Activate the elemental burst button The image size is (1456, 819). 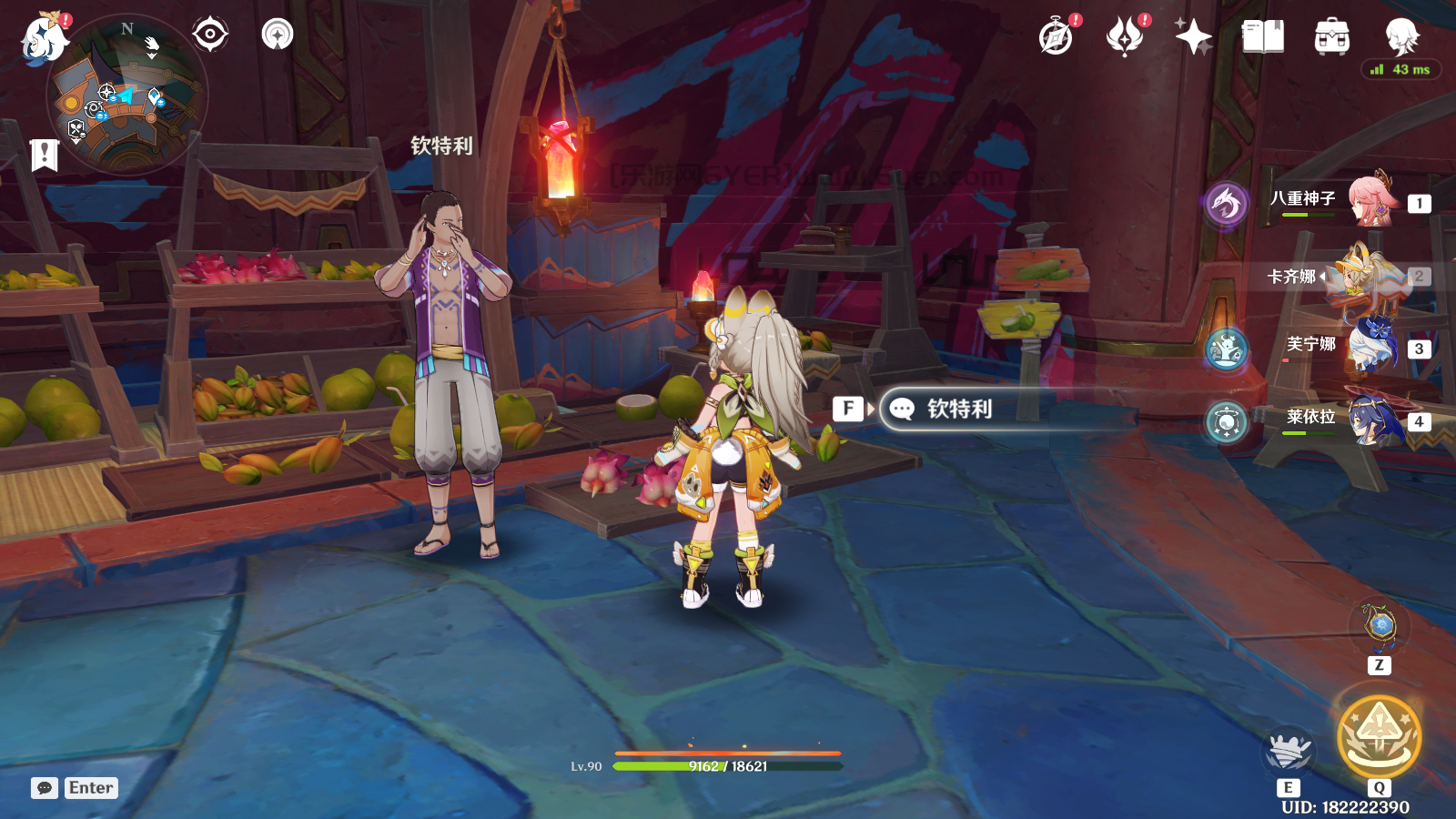pos(1379,737)
